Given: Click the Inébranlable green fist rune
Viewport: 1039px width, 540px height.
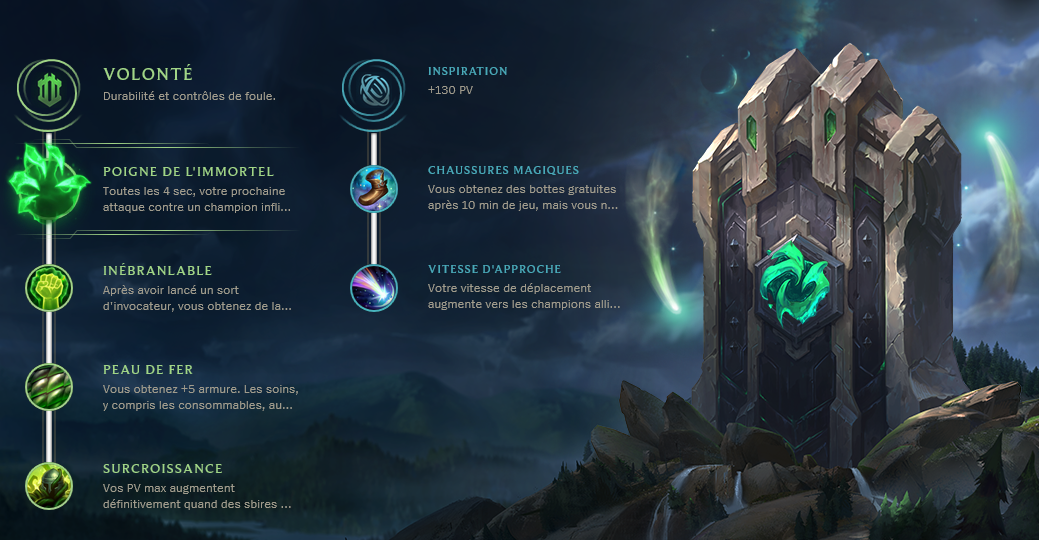Looking at the screenshot, I should pos(49,288).
